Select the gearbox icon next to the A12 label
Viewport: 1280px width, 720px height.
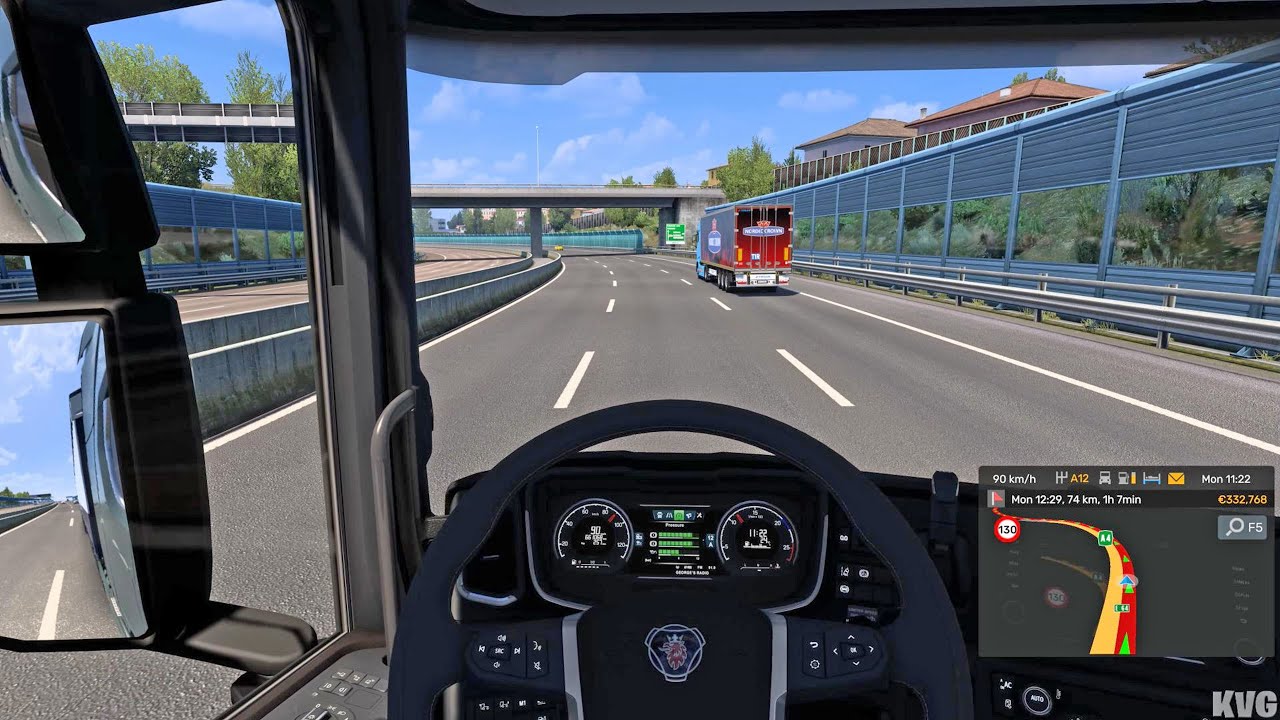1062,478
